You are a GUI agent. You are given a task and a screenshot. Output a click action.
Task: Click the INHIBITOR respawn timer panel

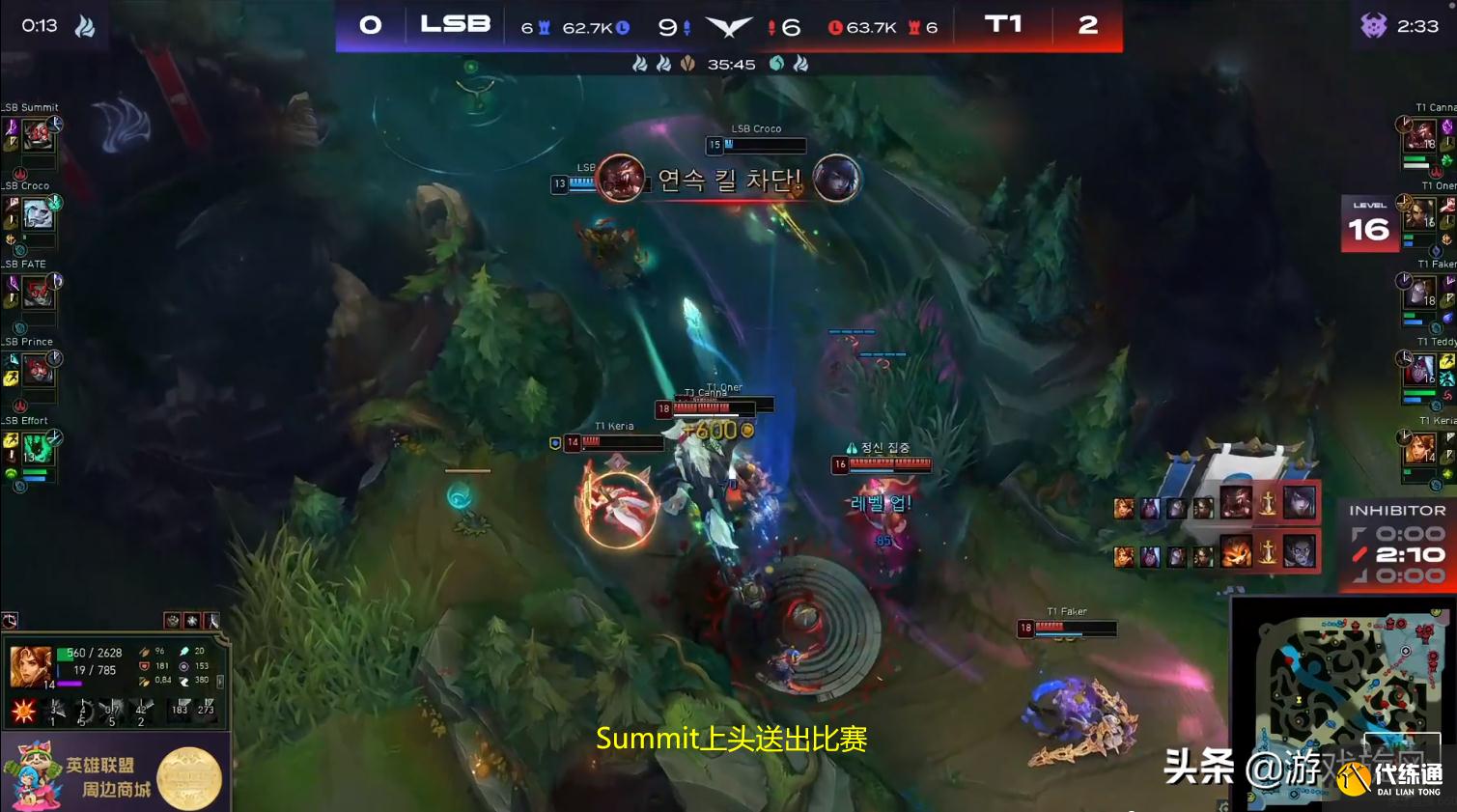[1396, 546]
